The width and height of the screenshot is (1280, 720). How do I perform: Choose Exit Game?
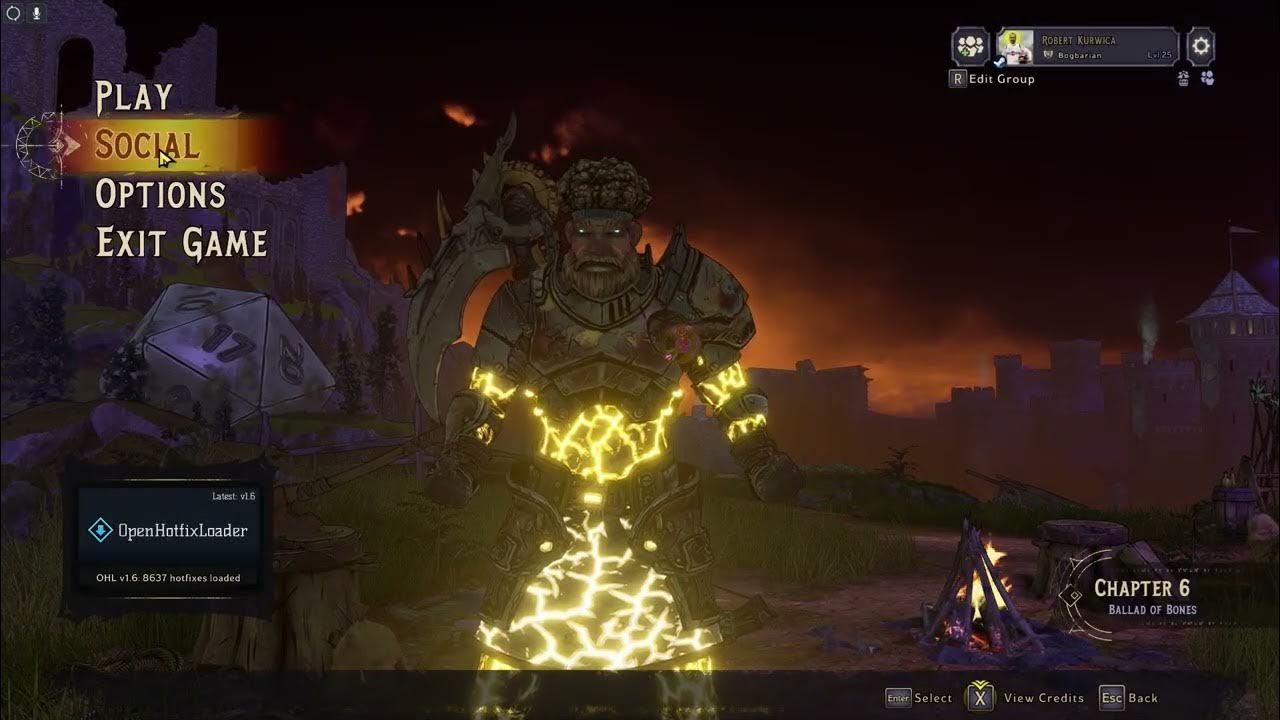coord(181,243)
